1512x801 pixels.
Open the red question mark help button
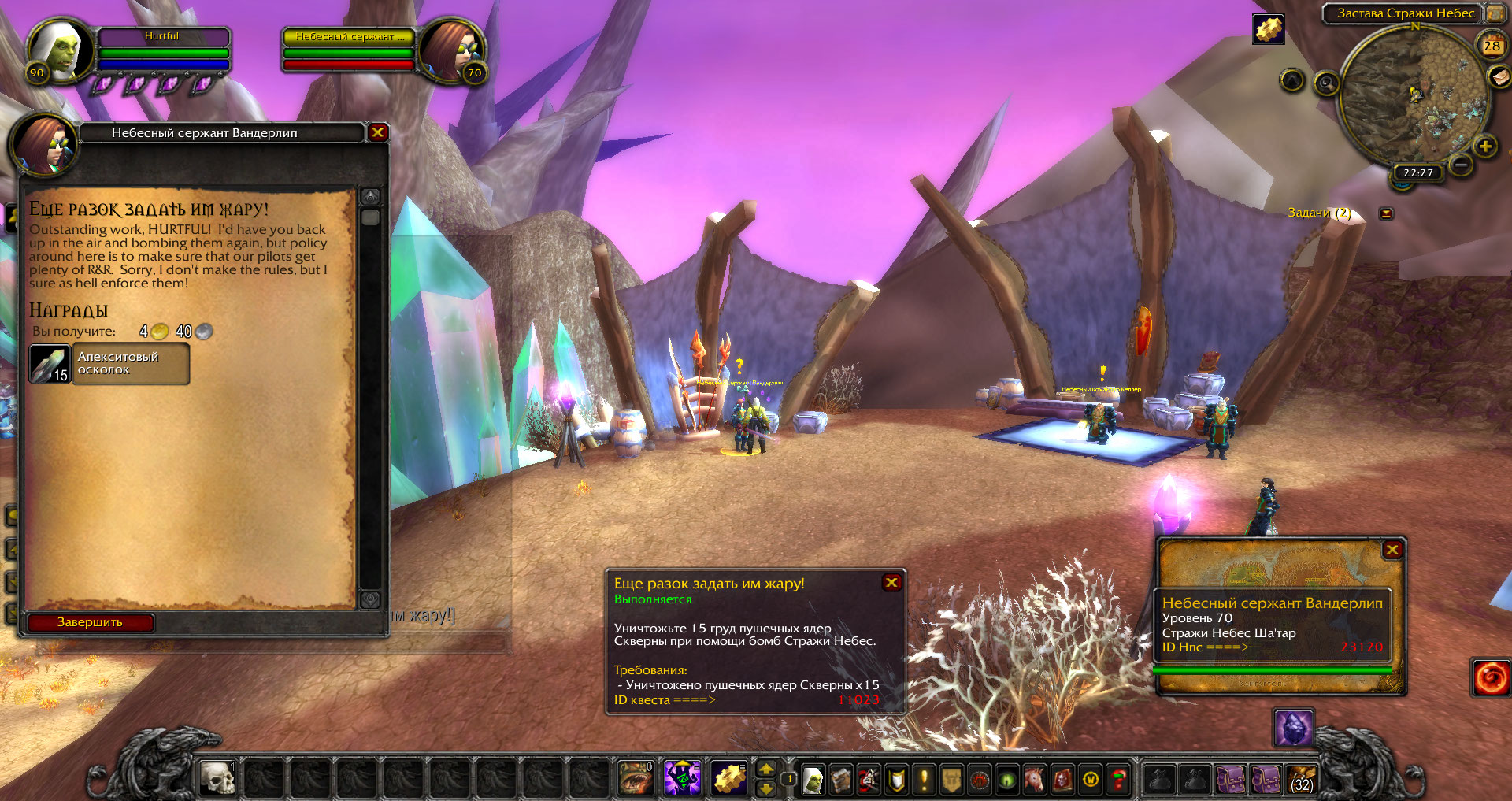click(x=1118, y=780)
